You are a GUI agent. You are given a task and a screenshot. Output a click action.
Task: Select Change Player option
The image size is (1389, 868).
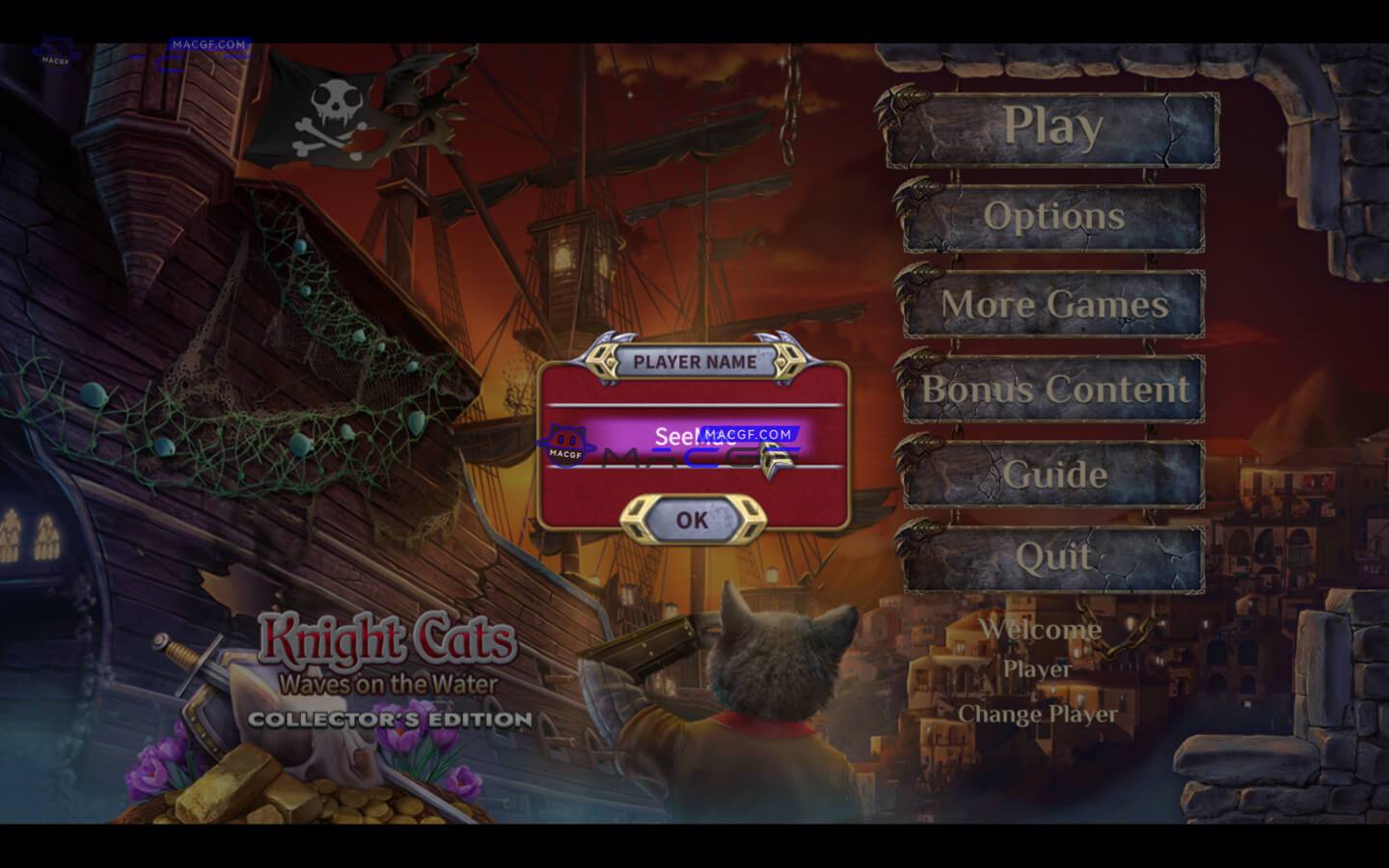coord(1038,716)
